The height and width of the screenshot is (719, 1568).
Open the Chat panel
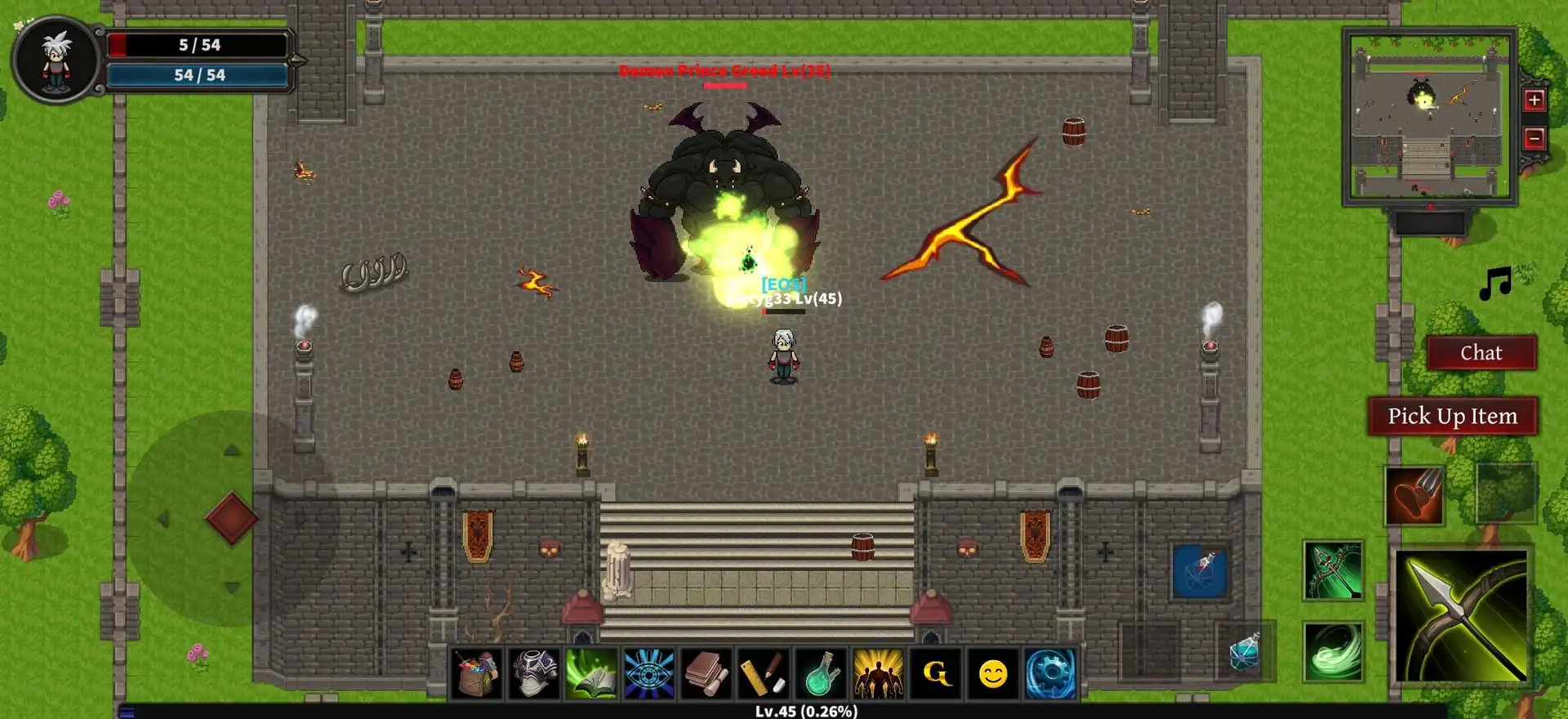(1481, 353)
